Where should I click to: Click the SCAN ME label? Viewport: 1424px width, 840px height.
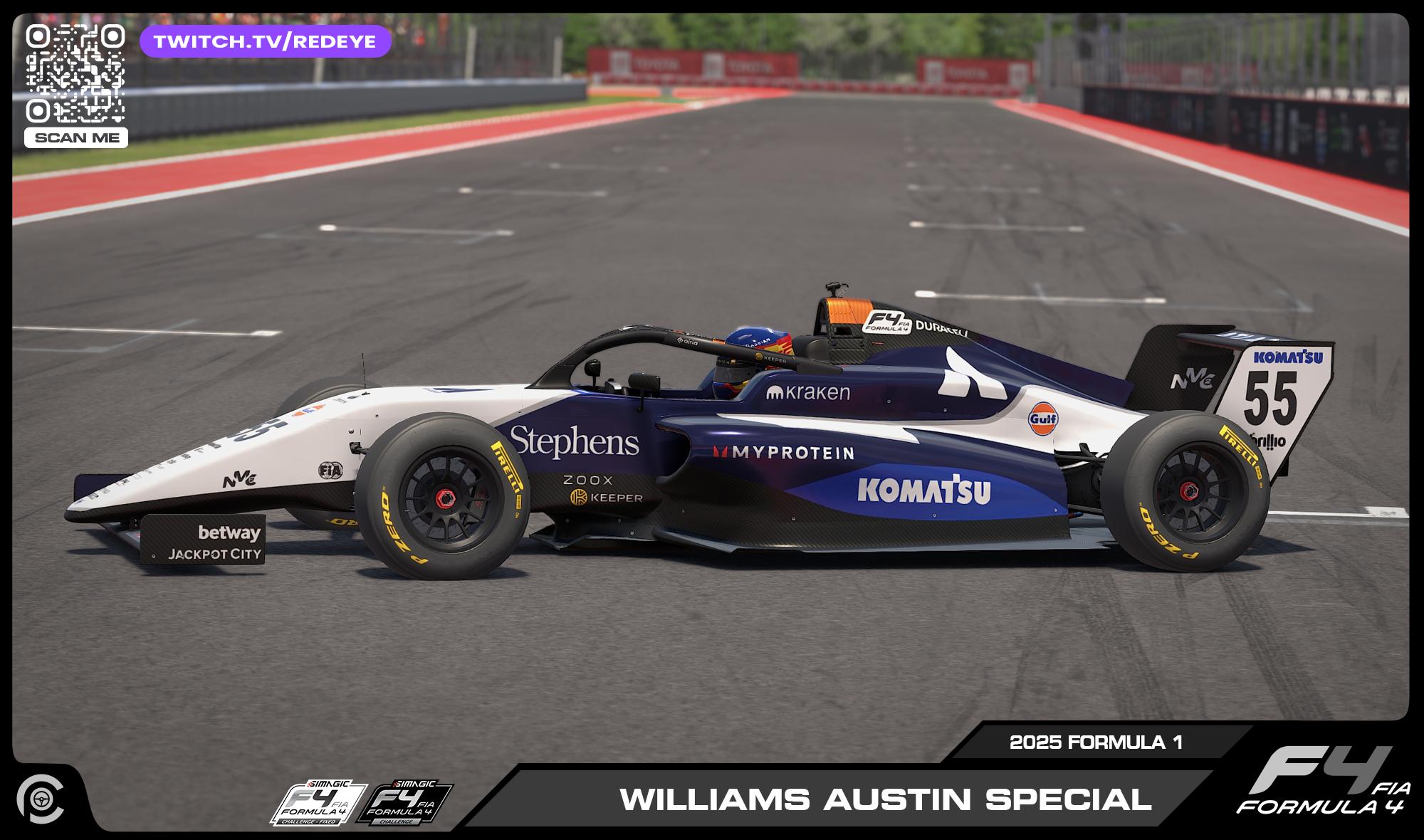pyautogui.click(x=76, y=138)
